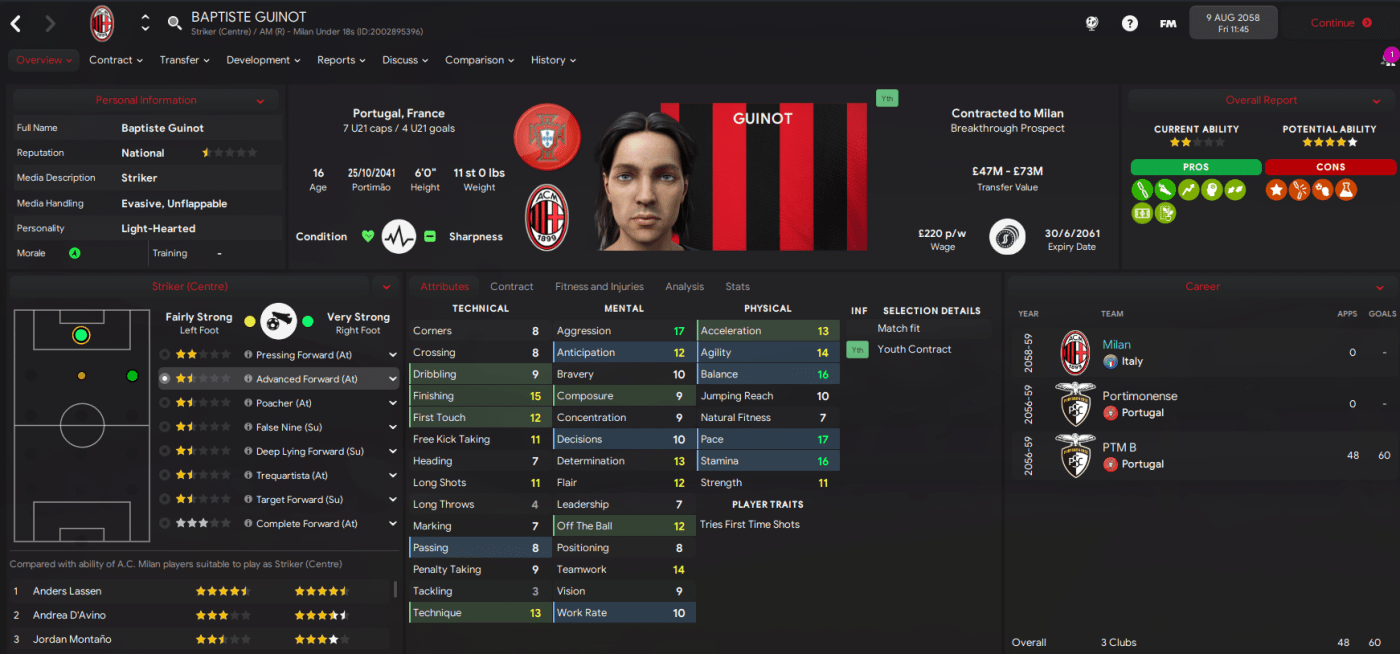
Task: Open the Personal Information panel dropdown
Action: pyautogui.click(x=260, y=101)
